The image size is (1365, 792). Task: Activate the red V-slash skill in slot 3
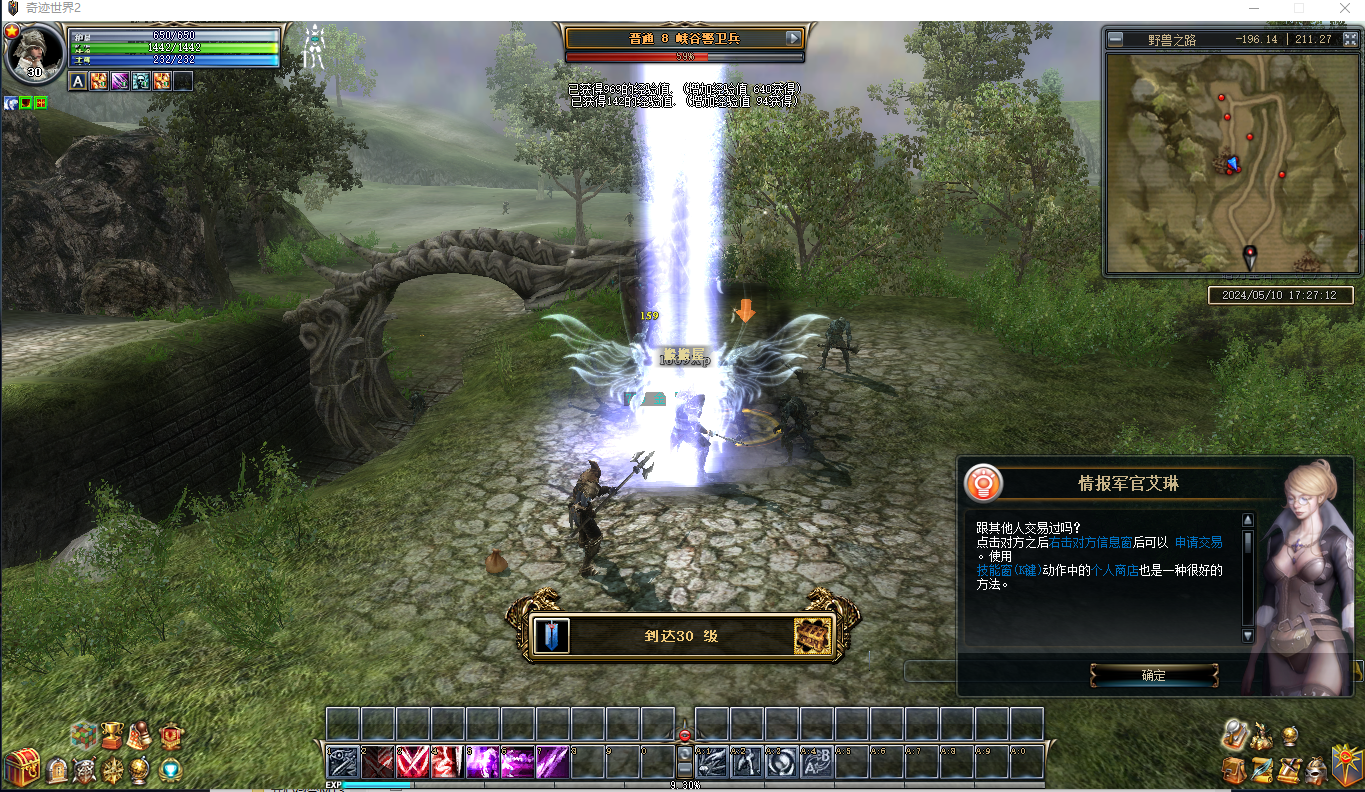413,763
